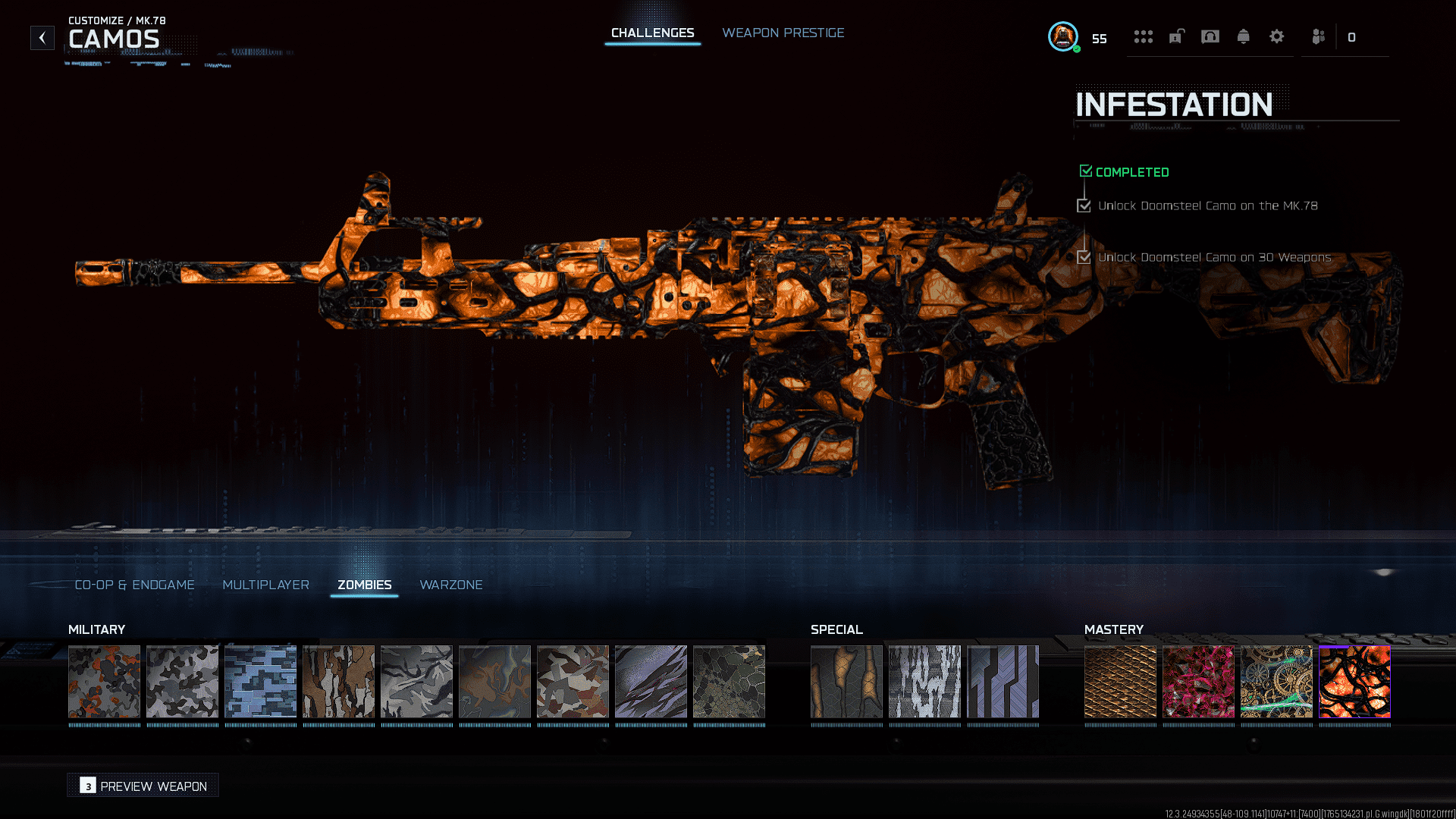
Task: Open the settings gear icon
Action: (1276, 36)
